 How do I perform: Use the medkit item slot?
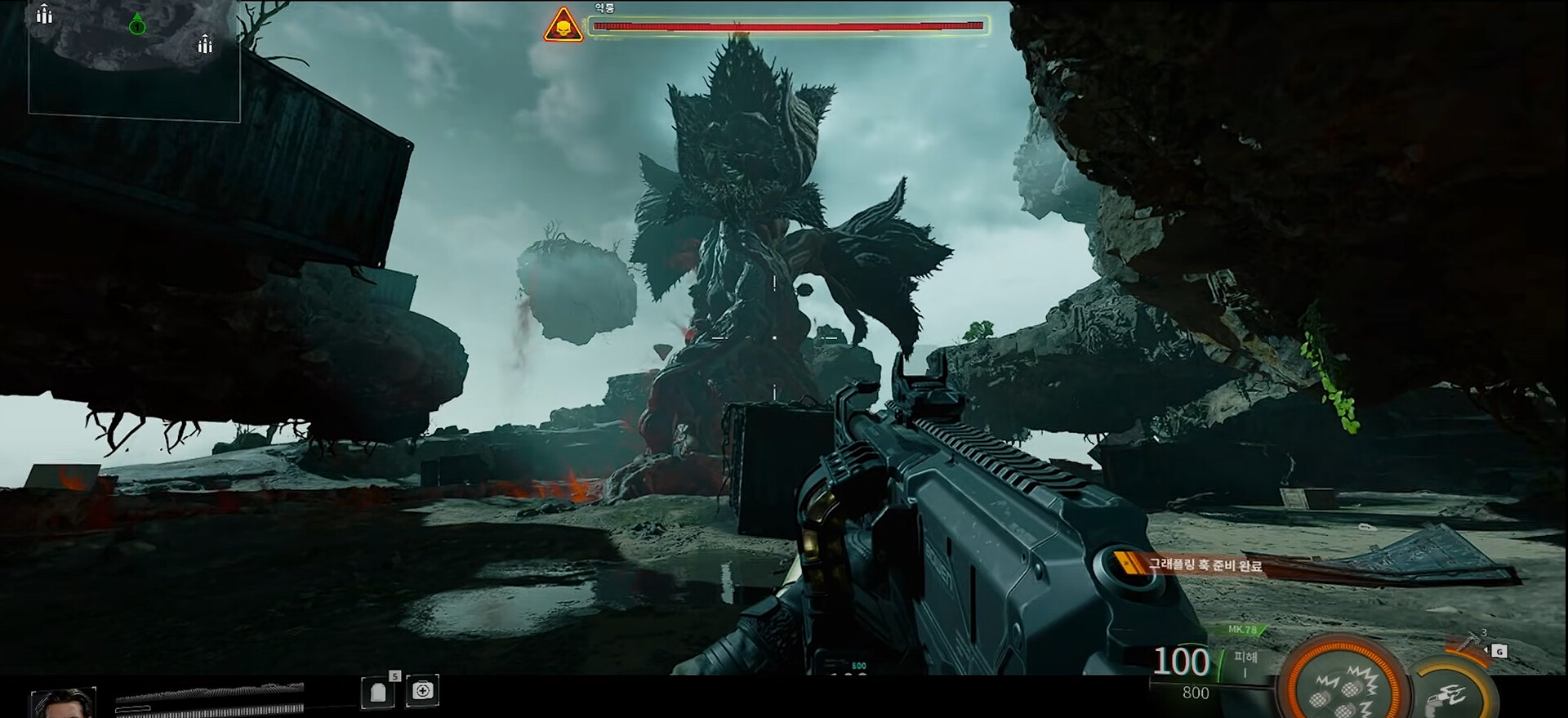point(423,691)
